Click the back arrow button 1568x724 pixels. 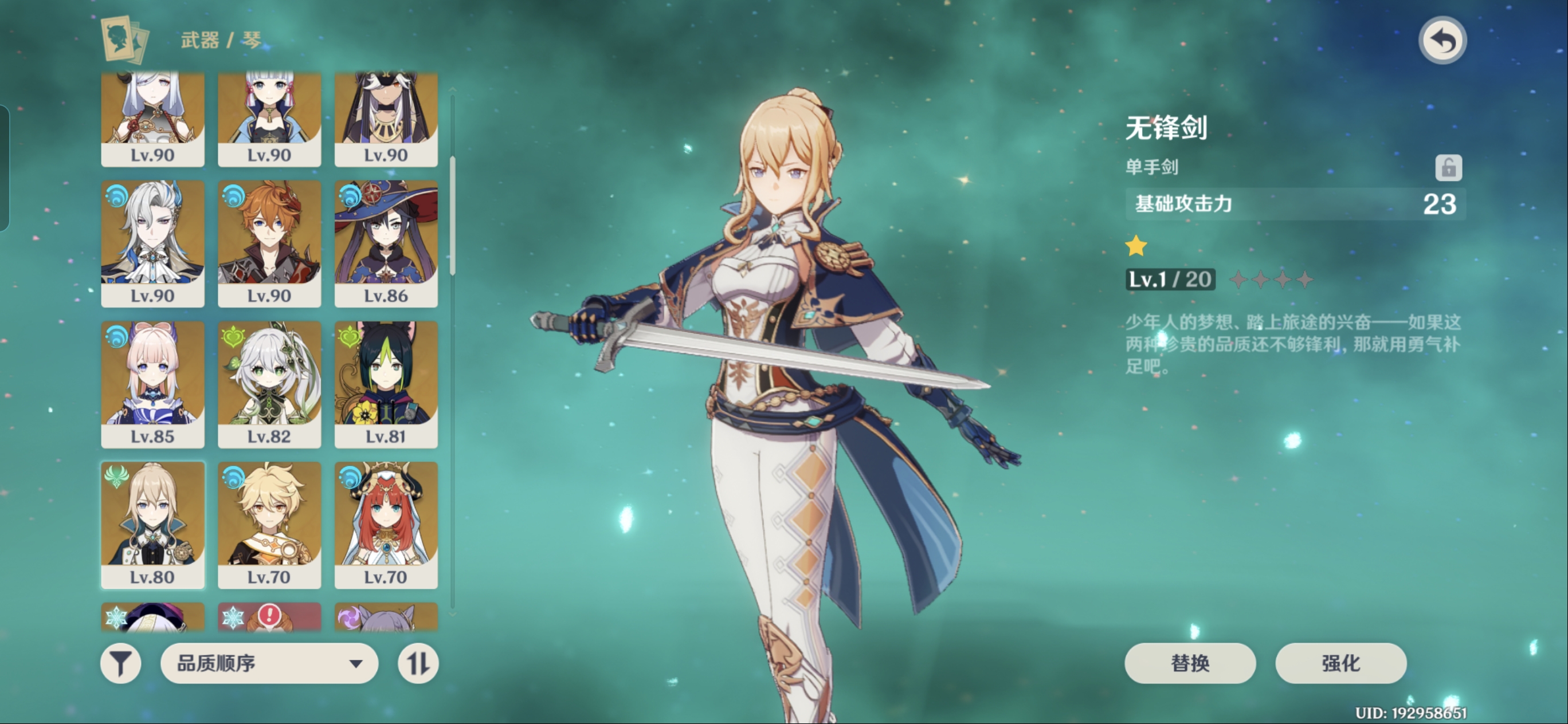(x=1442, y=41)
